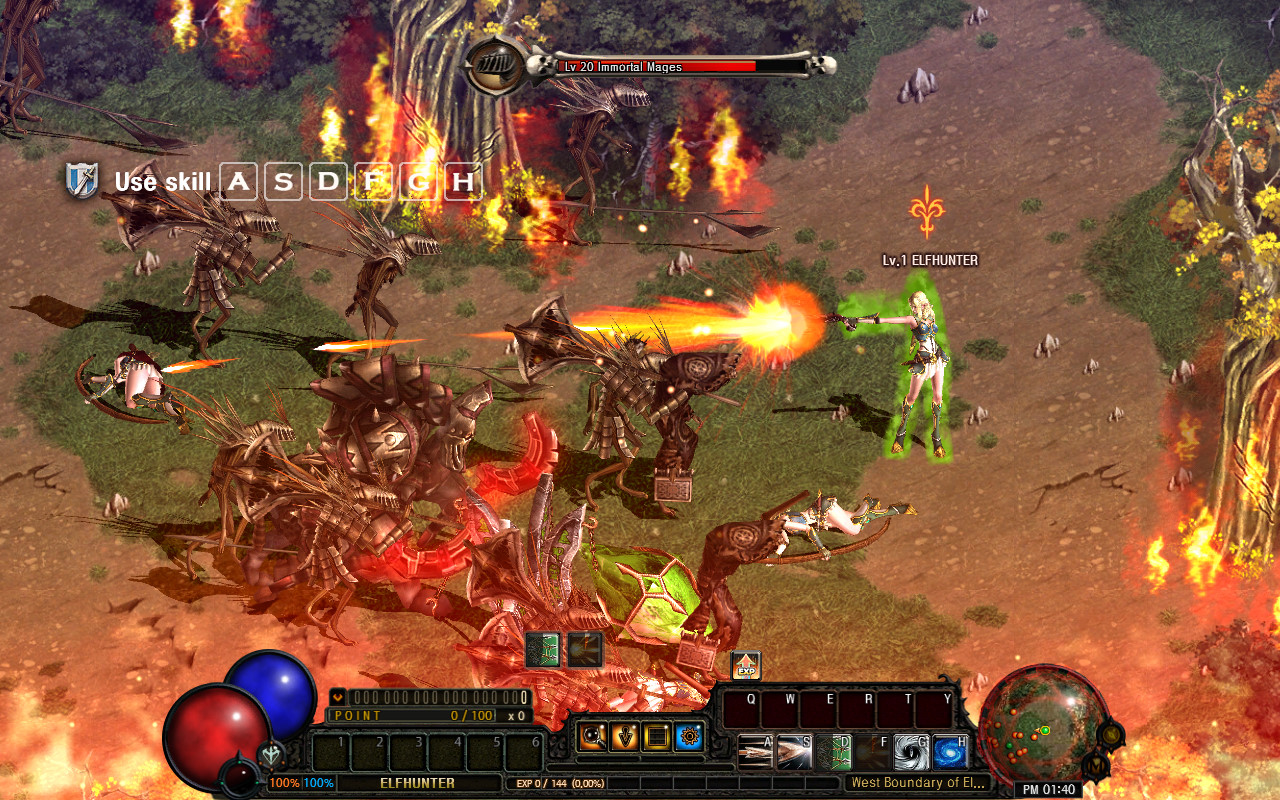Click the crest emblem near the health orb

[271, 755]
